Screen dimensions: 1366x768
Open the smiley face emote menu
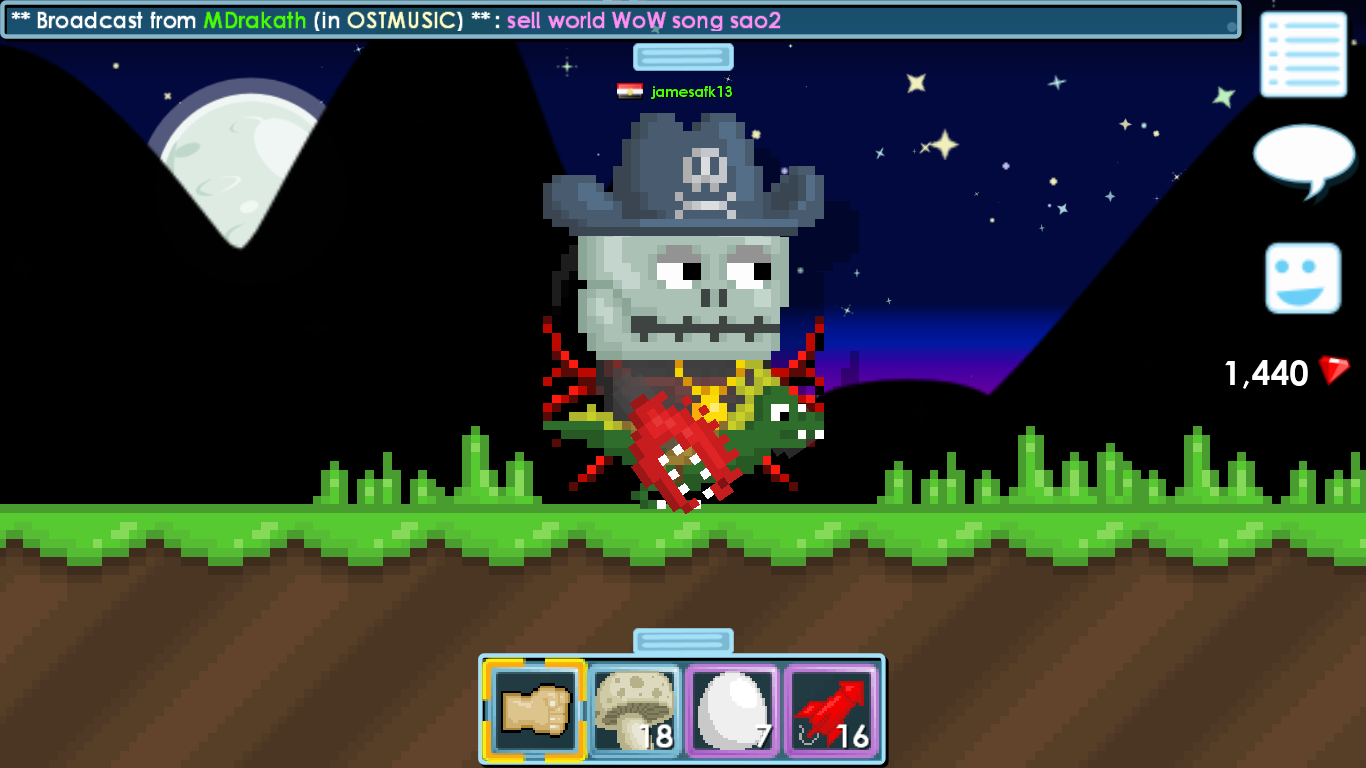coord(1302,278)
